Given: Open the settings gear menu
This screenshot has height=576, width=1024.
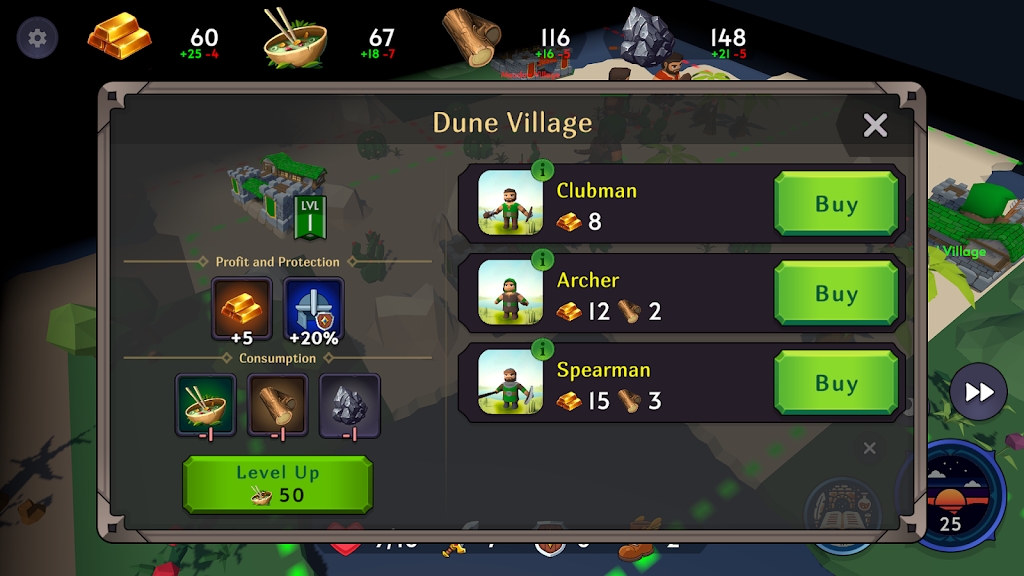Looking at the screenshot, I should click(37, 39).
